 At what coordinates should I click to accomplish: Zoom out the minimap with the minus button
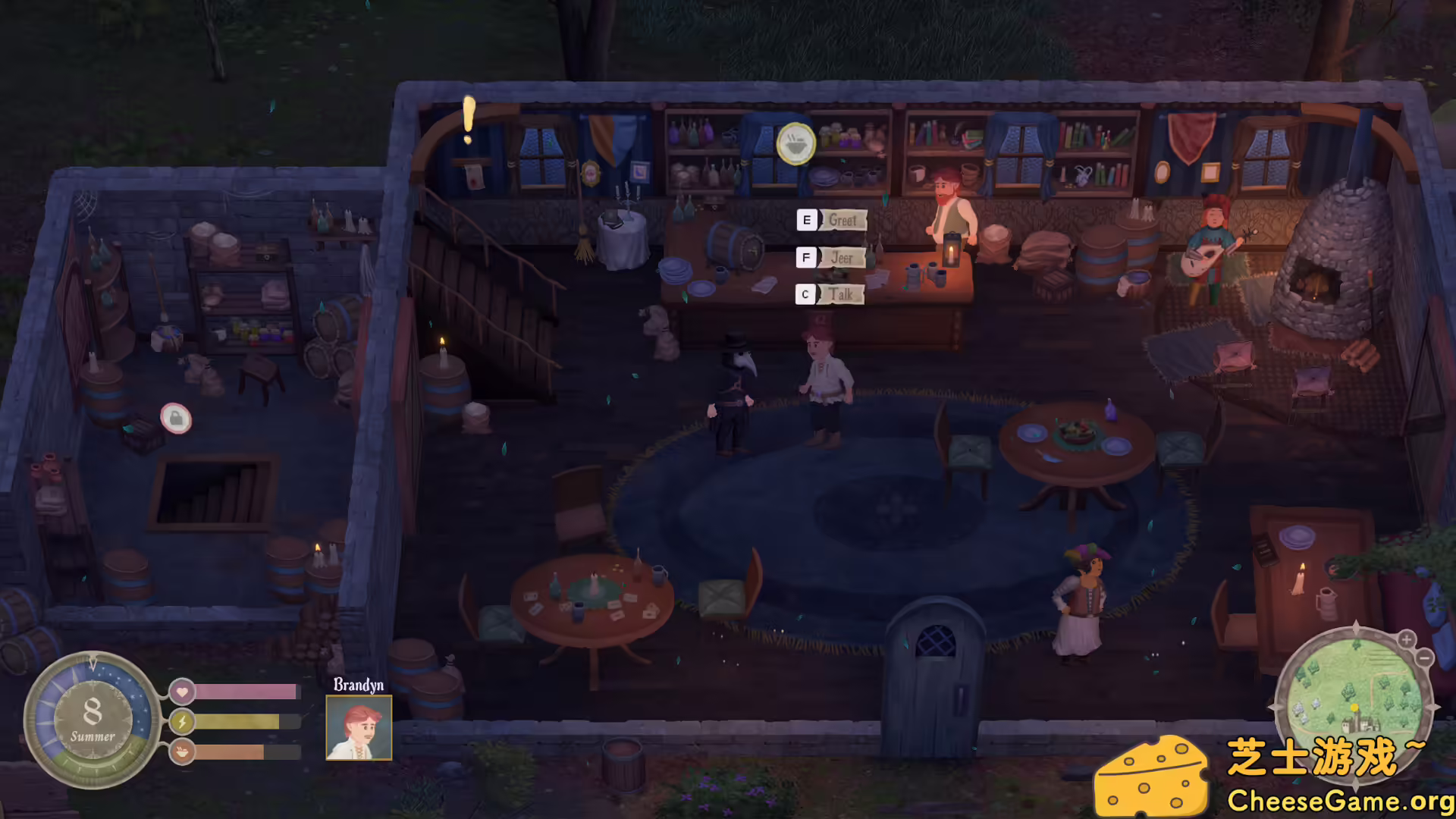point(1425,658)
